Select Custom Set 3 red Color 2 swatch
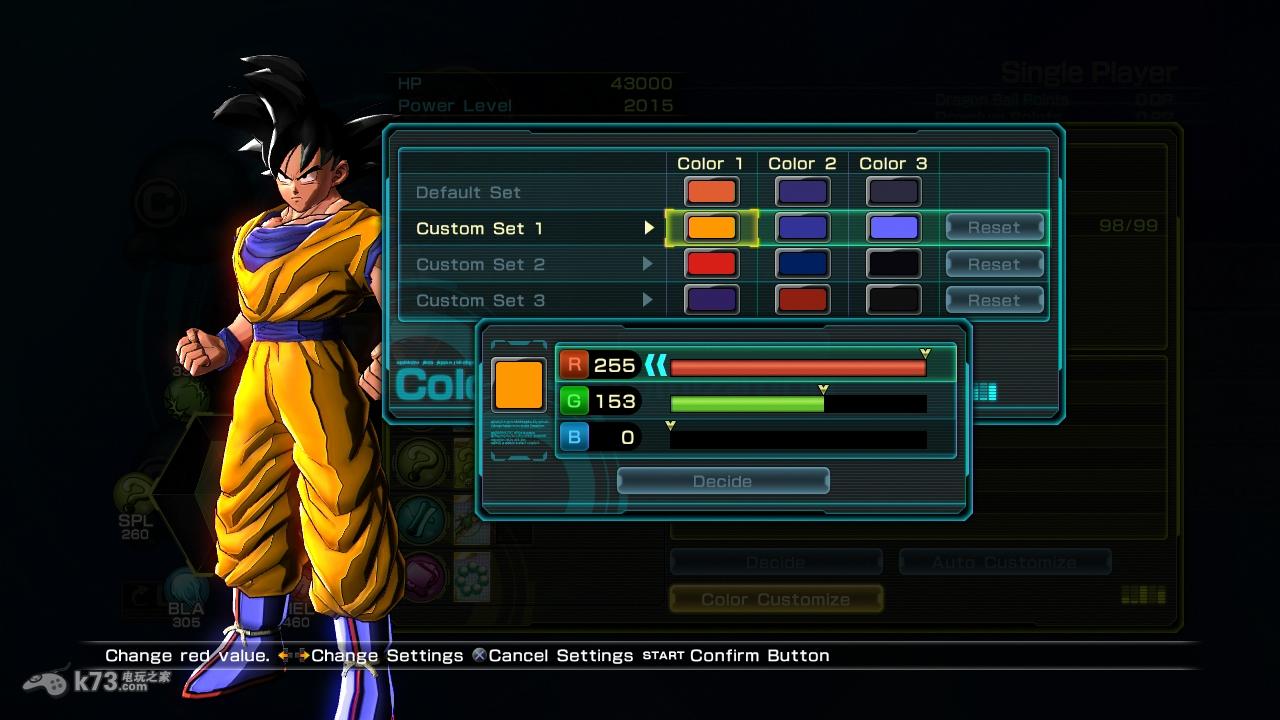This screenshot has height=720, width=1280. tap(802, 300)
